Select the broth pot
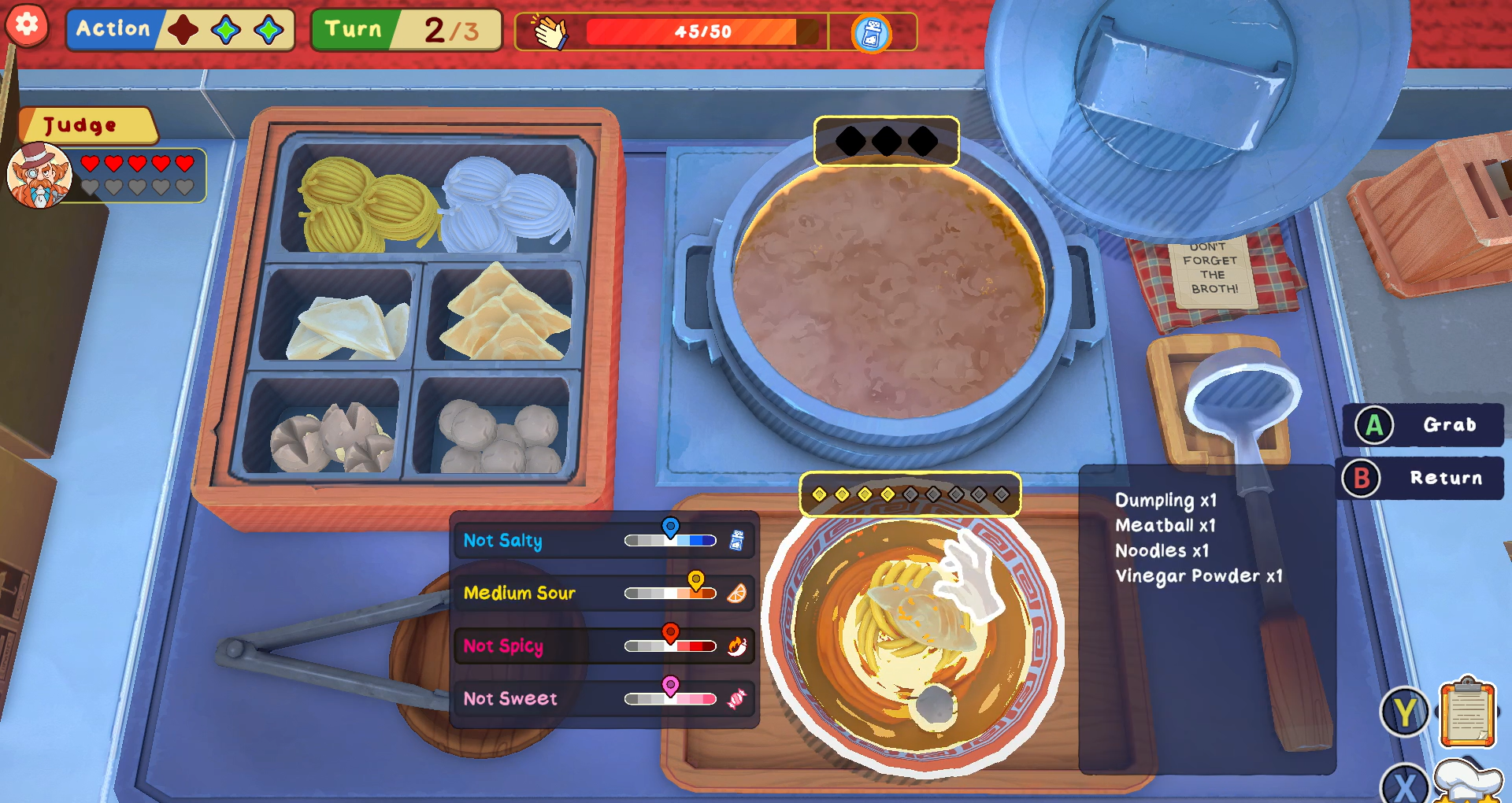1512x803 pixels. click(x=888, y=291)
